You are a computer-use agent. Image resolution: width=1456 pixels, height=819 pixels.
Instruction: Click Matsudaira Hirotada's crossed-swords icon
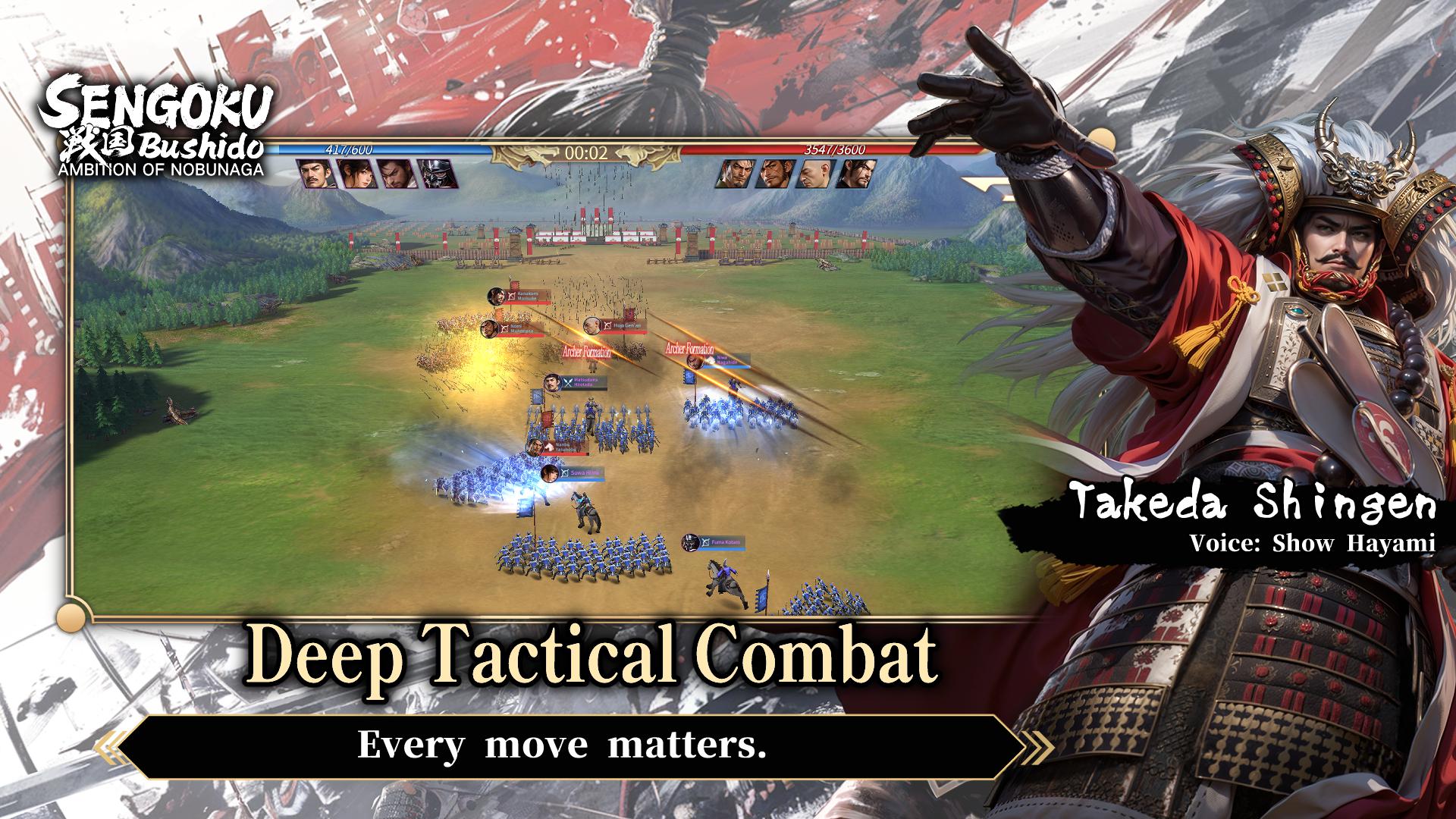click(569, 381)
